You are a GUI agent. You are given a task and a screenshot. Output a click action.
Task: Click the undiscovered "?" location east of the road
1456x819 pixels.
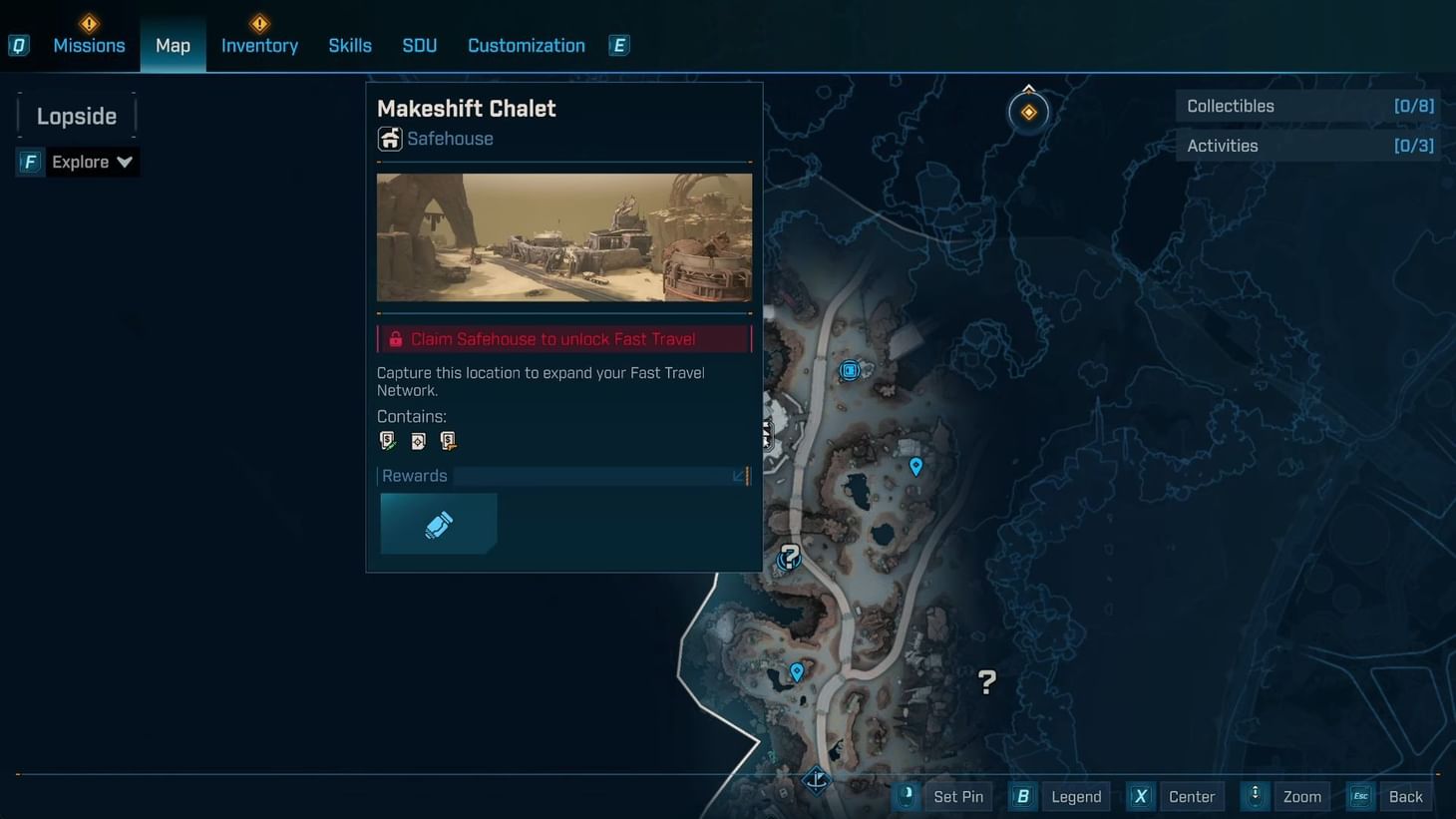coord(986,681)
